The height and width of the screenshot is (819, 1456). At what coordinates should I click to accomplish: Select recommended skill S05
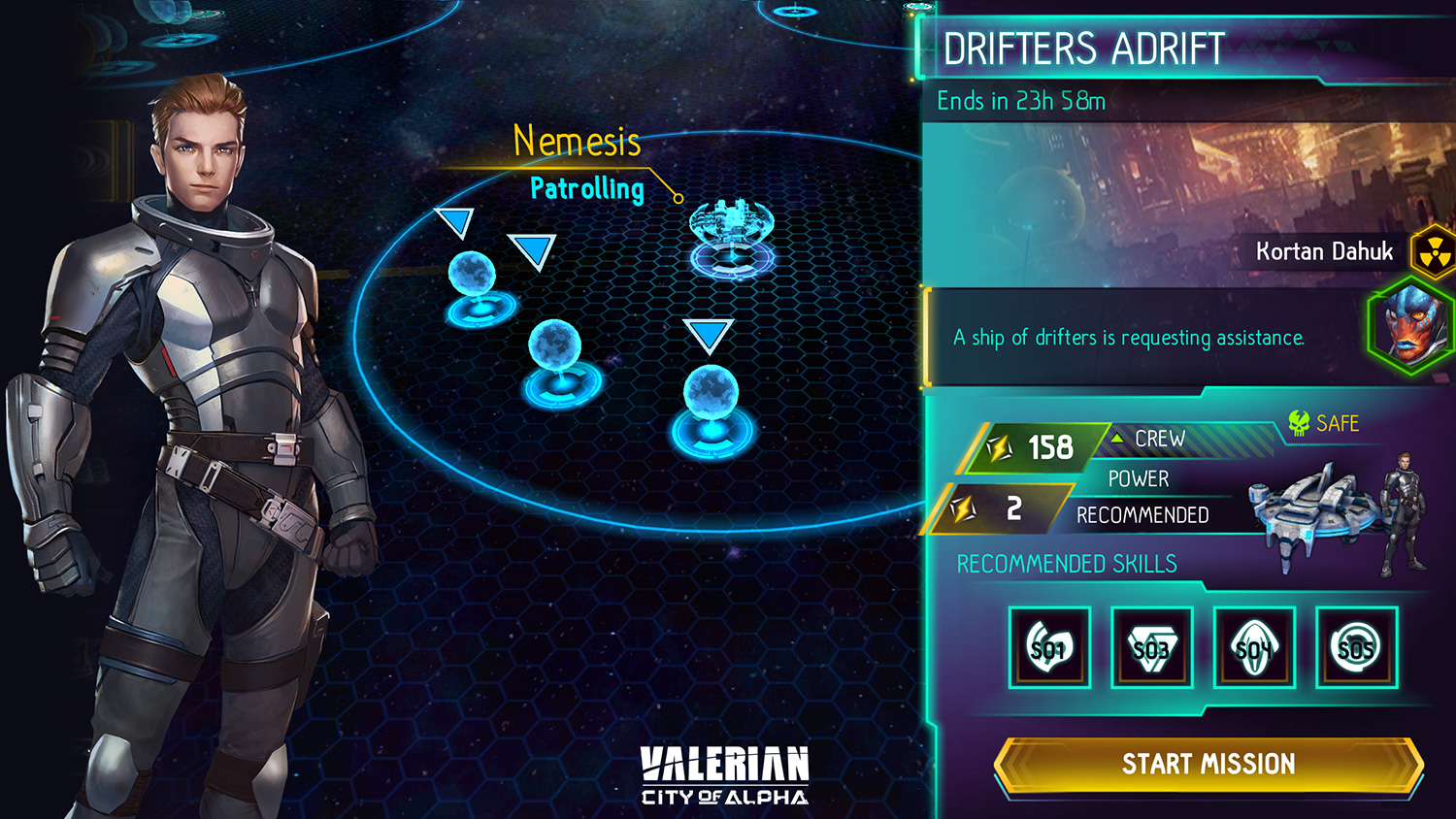tap(1355, 647)
